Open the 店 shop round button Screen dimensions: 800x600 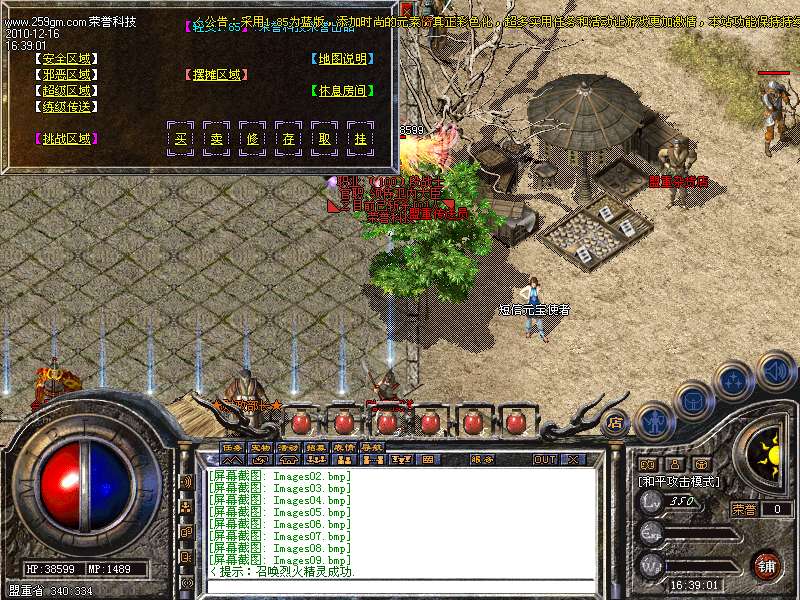coord(615,422)
